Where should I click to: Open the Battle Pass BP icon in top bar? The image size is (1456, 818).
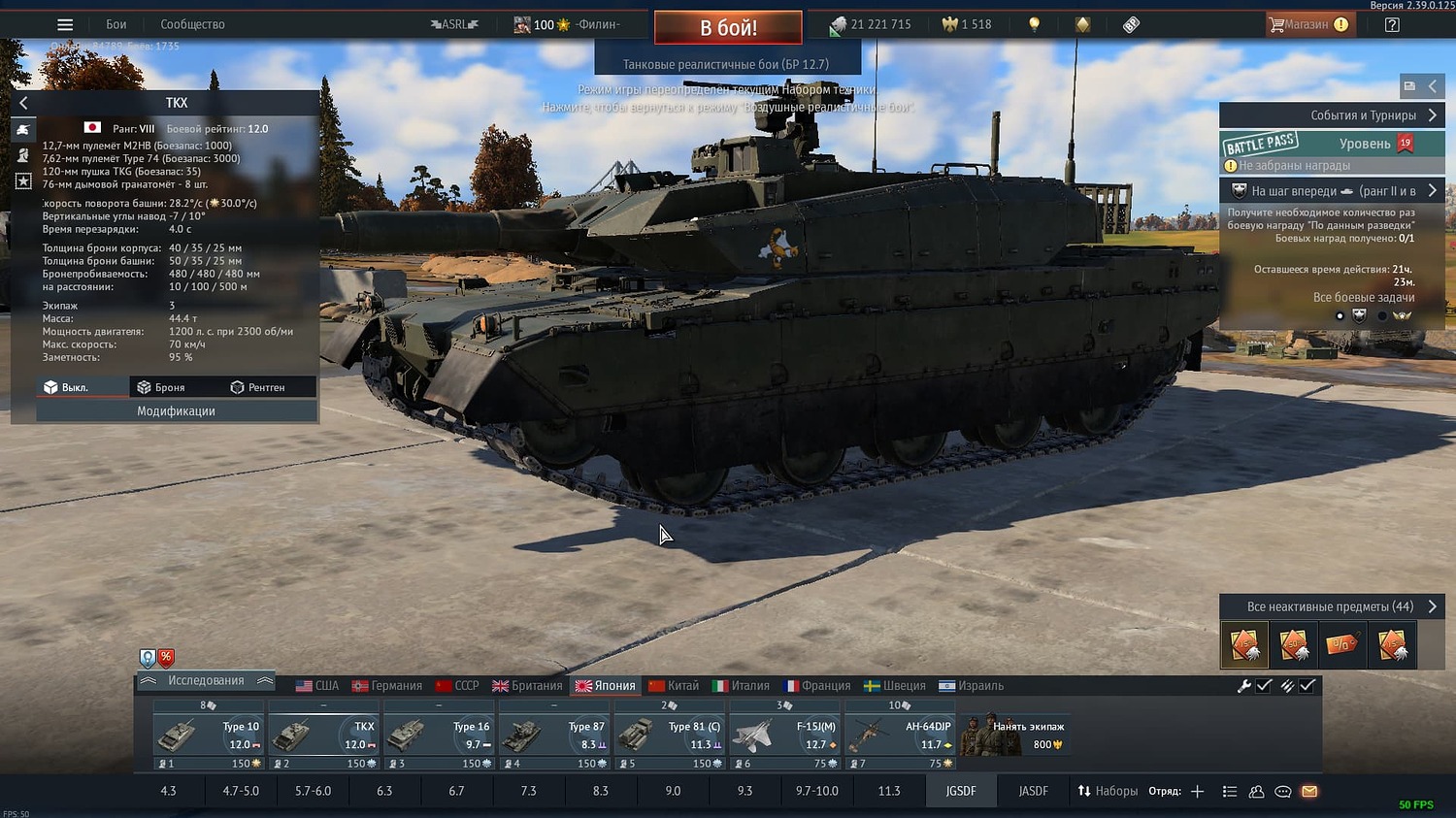tap(1130, 23)
